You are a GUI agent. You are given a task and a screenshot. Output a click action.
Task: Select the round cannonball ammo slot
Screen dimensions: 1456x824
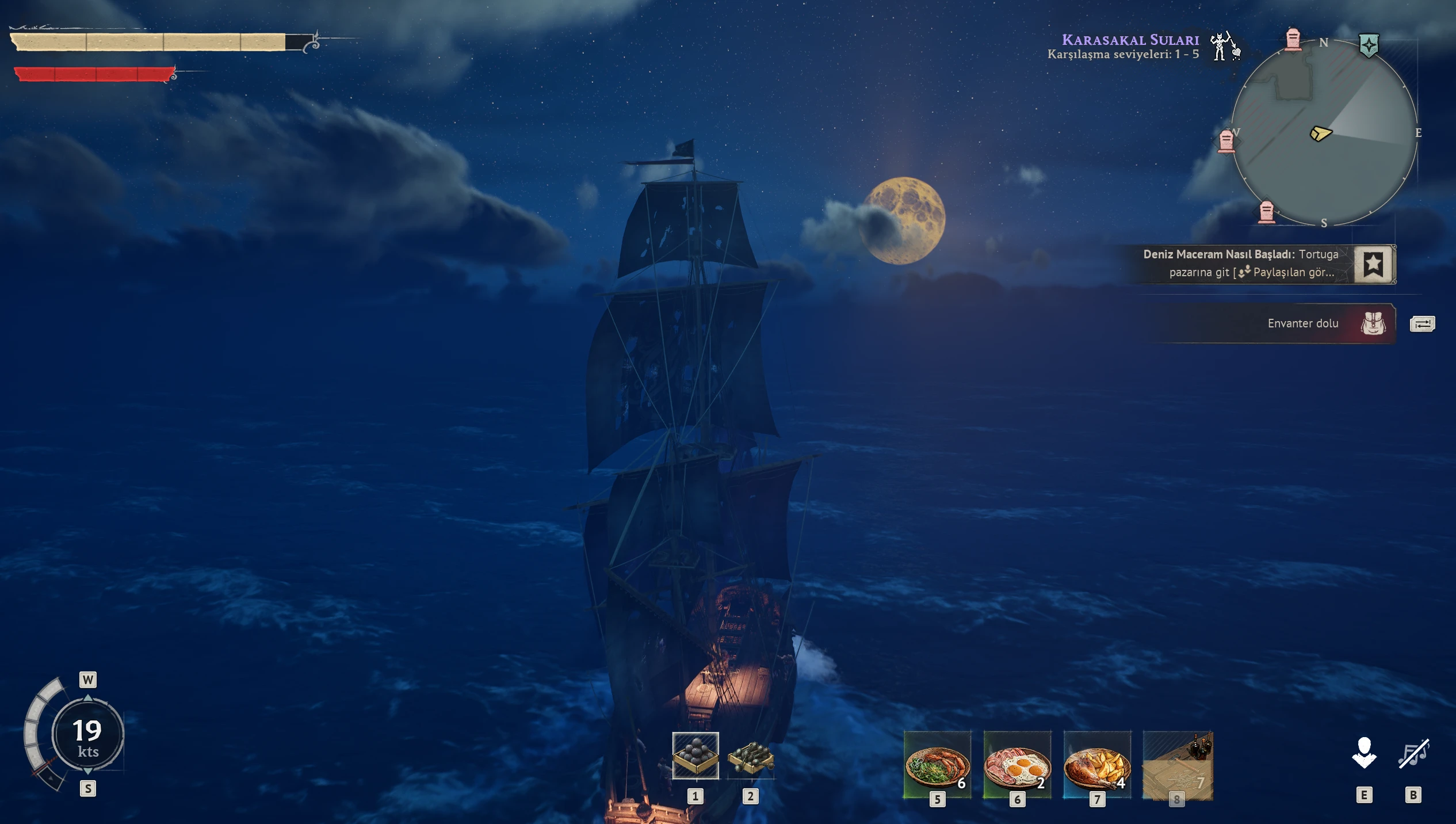(695, 756)
